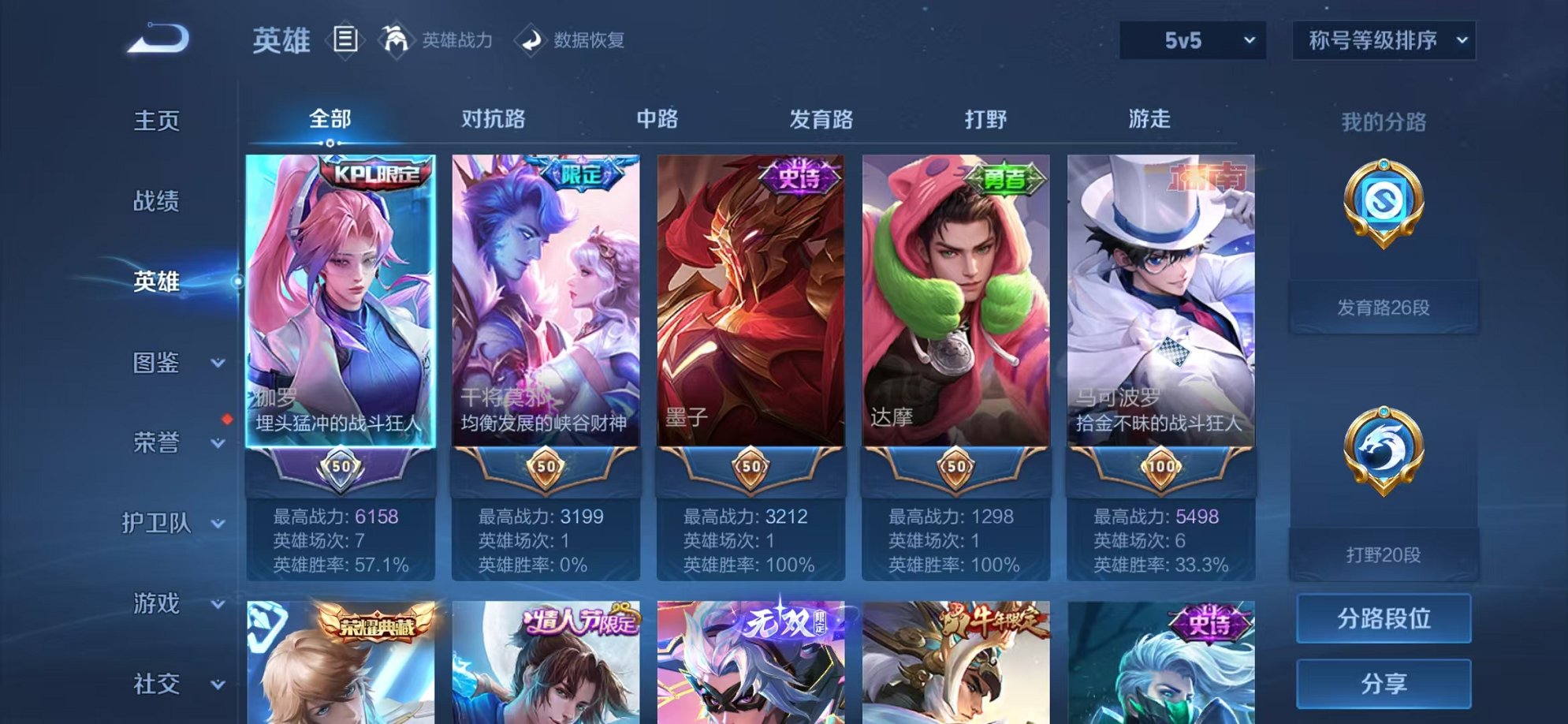Open the hero list icon beside the 英雄 title
The height and width of the screenshot is (724, 1568).
345,38
